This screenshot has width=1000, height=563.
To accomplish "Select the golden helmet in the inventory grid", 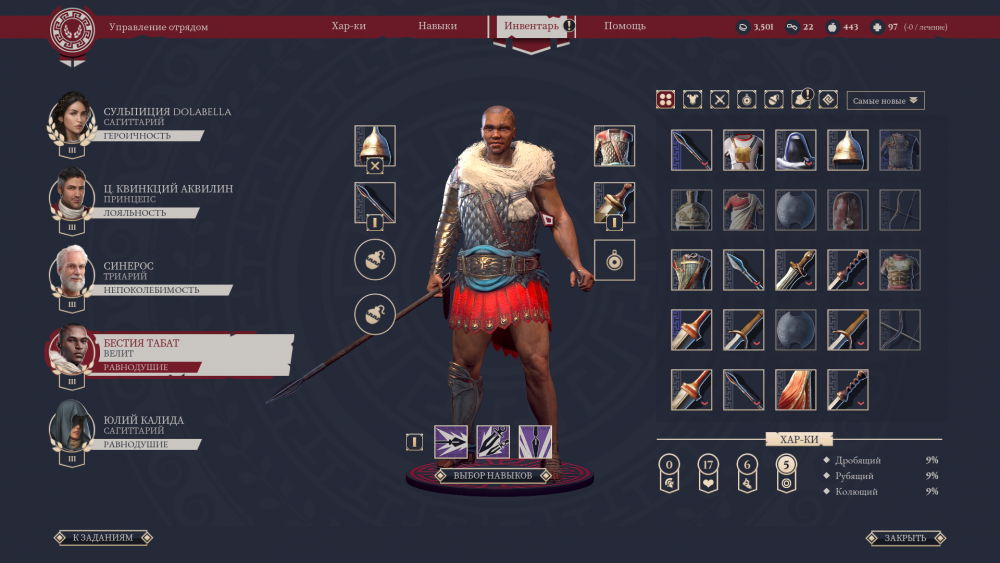I will 847,150.
